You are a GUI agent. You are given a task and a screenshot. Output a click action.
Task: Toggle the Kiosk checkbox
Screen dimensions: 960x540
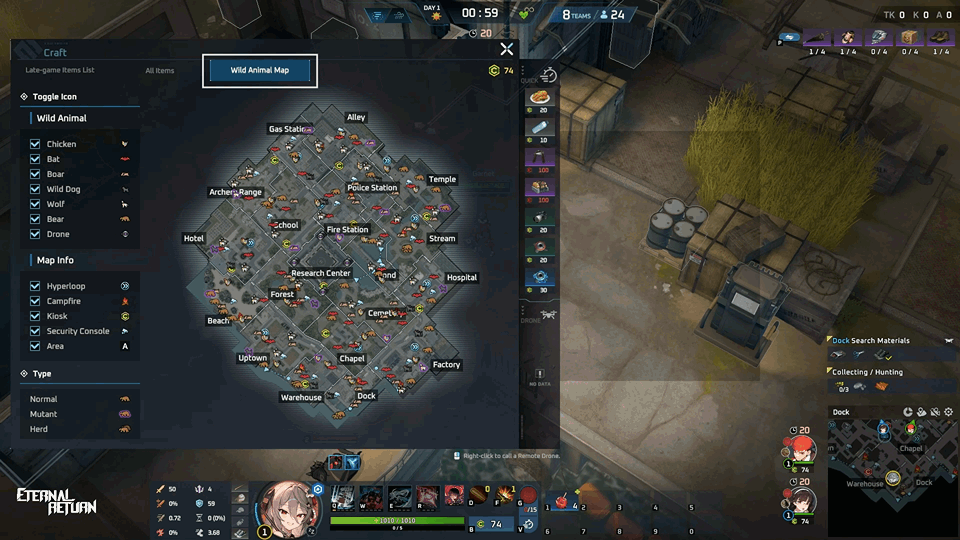click(35, 316)
